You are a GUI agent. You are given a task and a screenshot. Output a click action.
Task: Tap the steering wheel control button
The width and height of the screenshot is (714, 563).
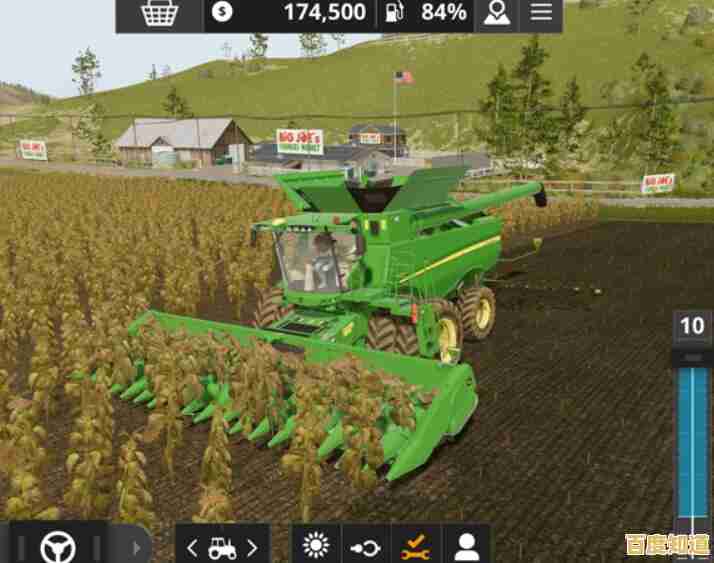pyautogui.click(x=58, y=546)
